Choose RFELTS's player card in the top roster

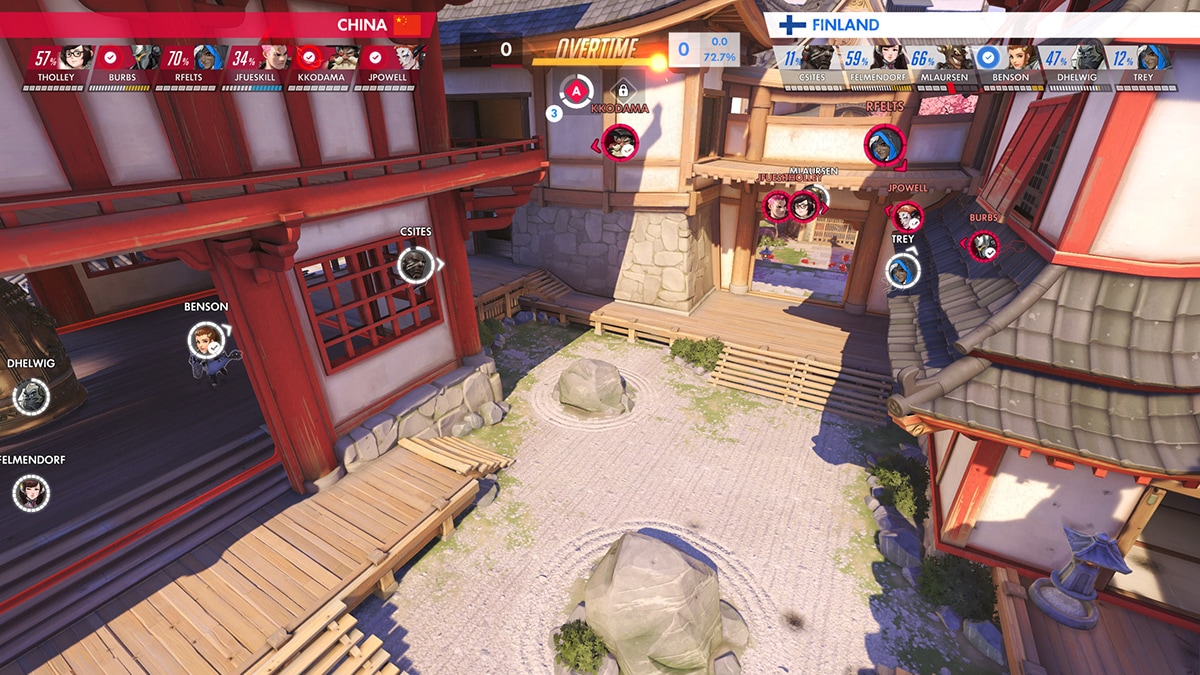pyautogui.click(x=190, y=66)
